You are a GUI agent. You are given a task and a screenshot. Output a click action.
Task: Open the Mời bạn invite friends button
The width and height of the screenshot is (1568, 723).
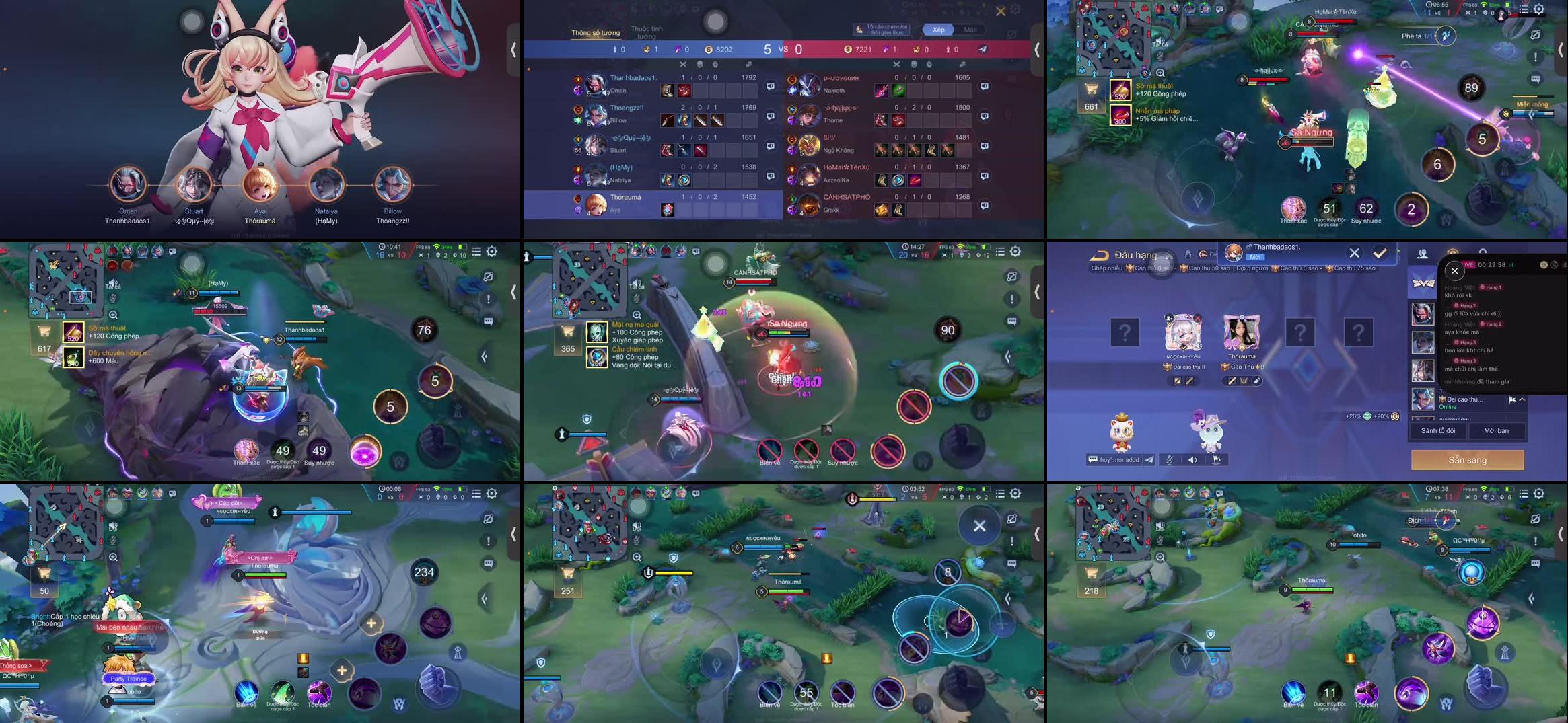1496,430
